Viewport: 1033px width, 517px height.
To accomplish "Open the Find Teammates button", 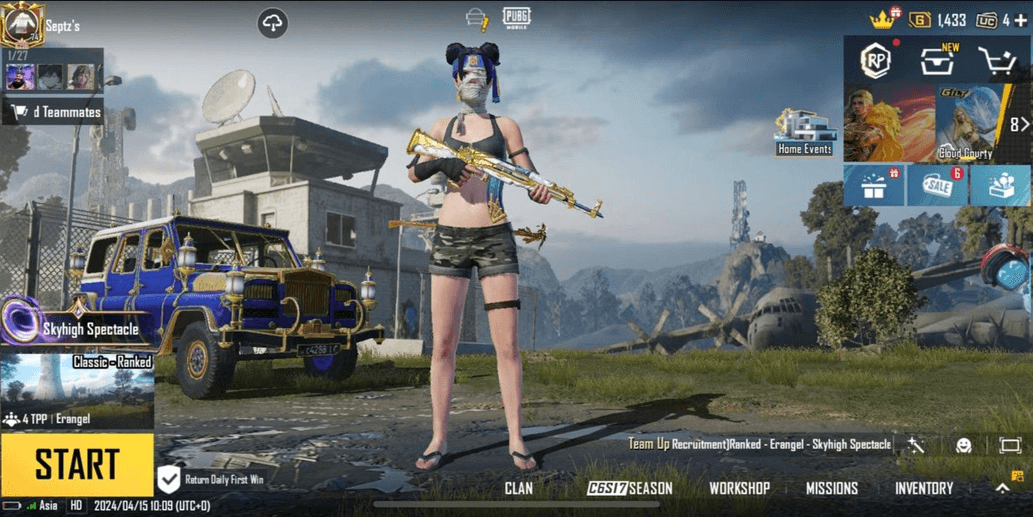I will point(54,112).
